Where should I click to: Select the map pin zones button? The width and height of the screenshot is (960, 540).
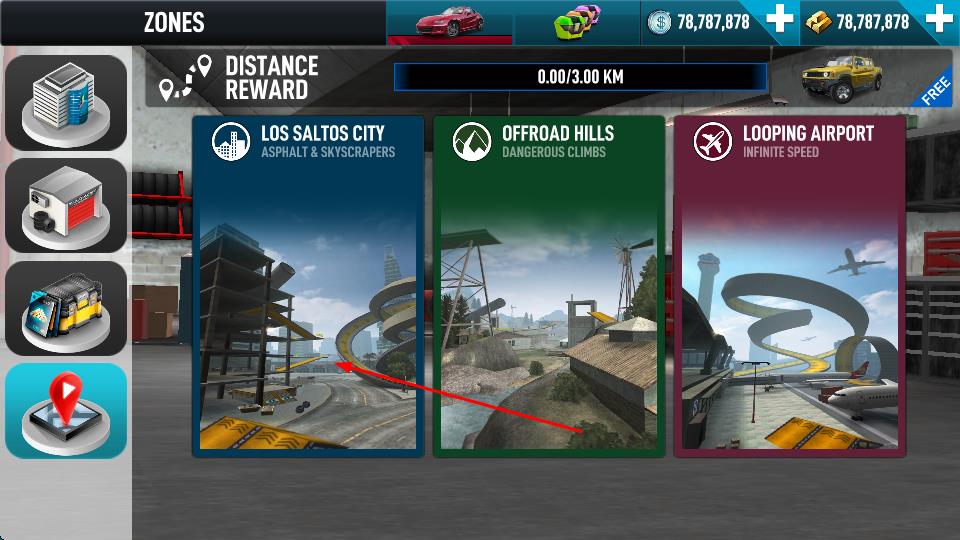tap(66, 410)
